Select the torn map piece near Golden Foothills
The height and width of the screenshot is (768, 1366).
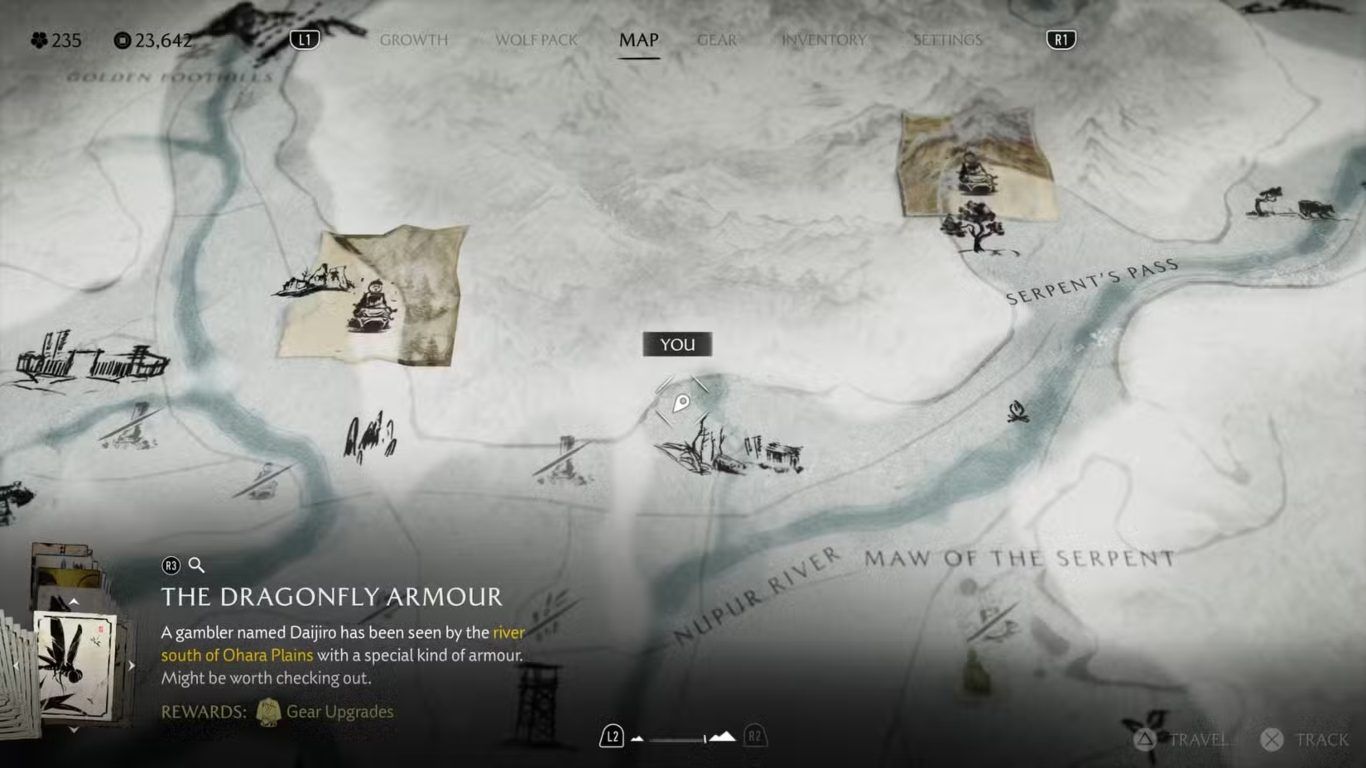point(372,294)
